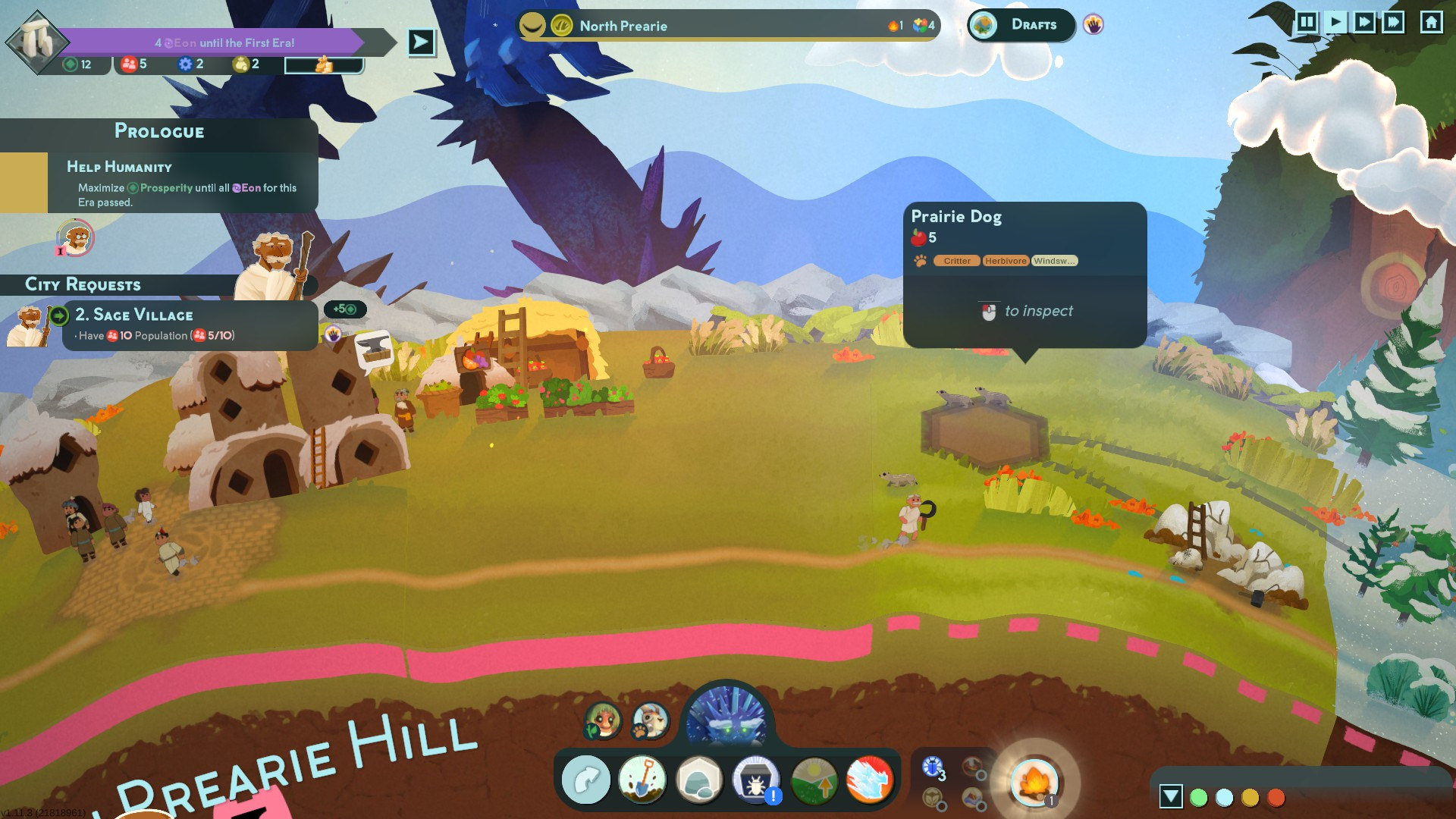
Task: Activate the raise-hill green landscape ability
Action: point(813,780)
